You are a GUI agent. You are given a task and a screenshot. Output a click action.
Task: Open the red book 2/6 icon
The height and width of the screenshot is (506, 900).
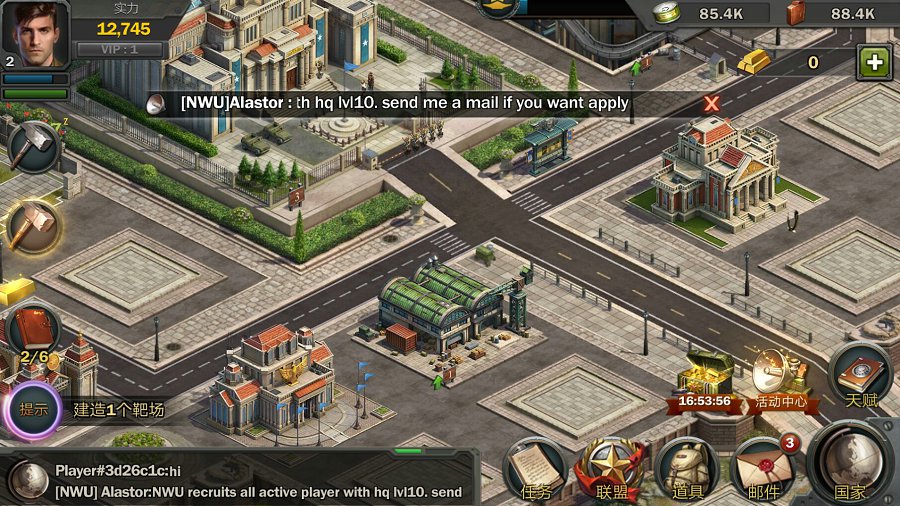click(33, 333)
